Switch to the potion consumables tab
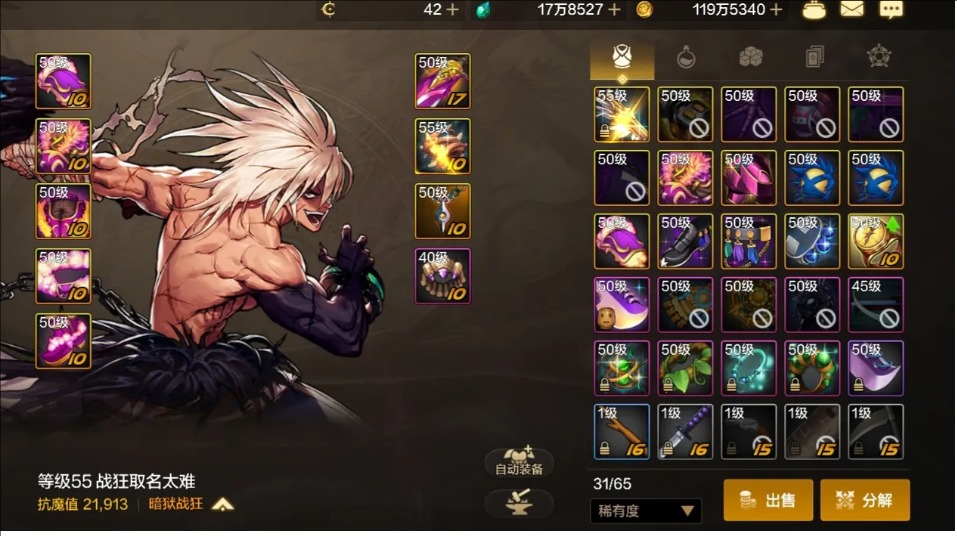This screenshot has height=536, width=957. [x=686, y=57]
